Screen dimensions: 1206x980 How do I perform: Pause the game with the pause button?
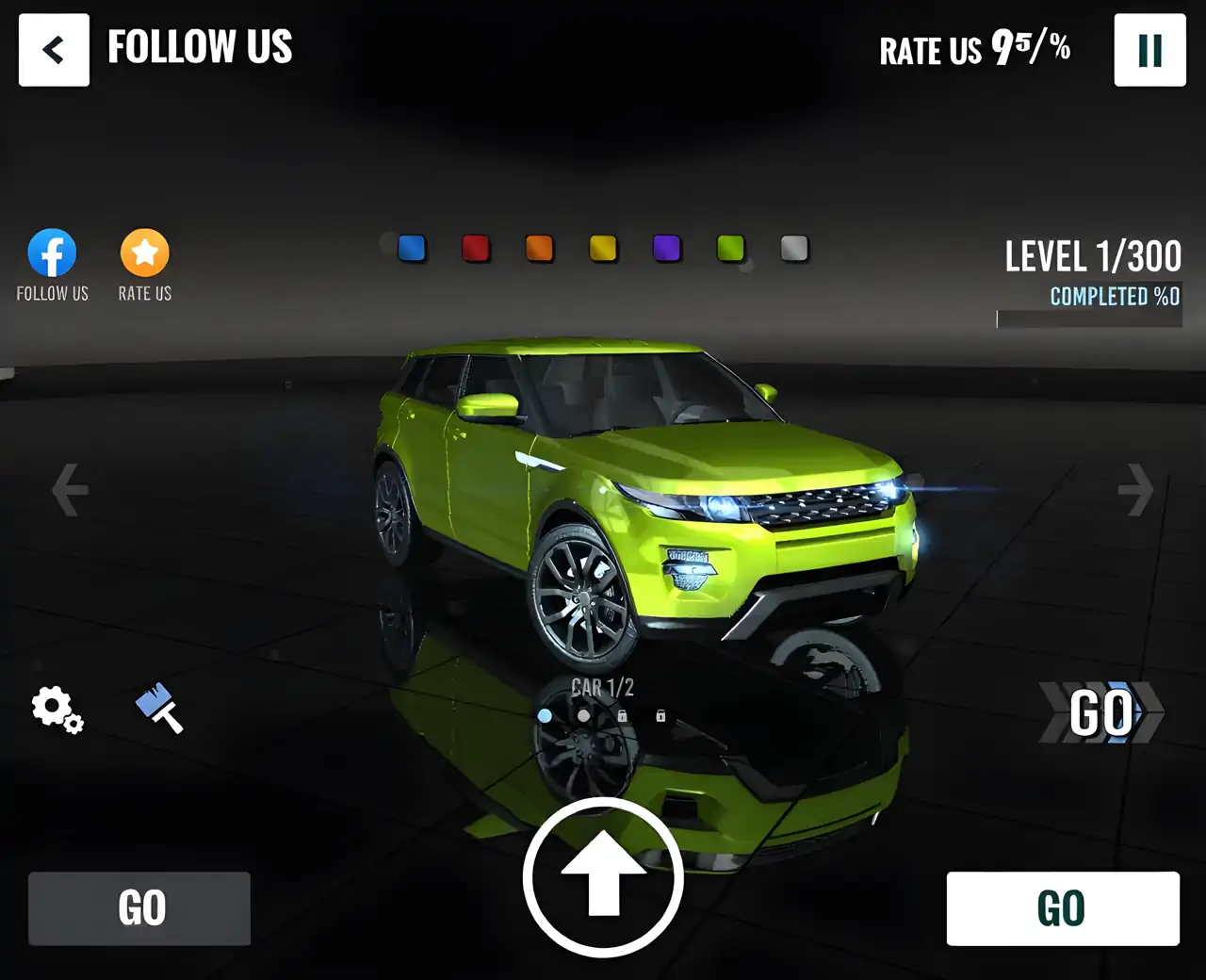[1149, 50]
